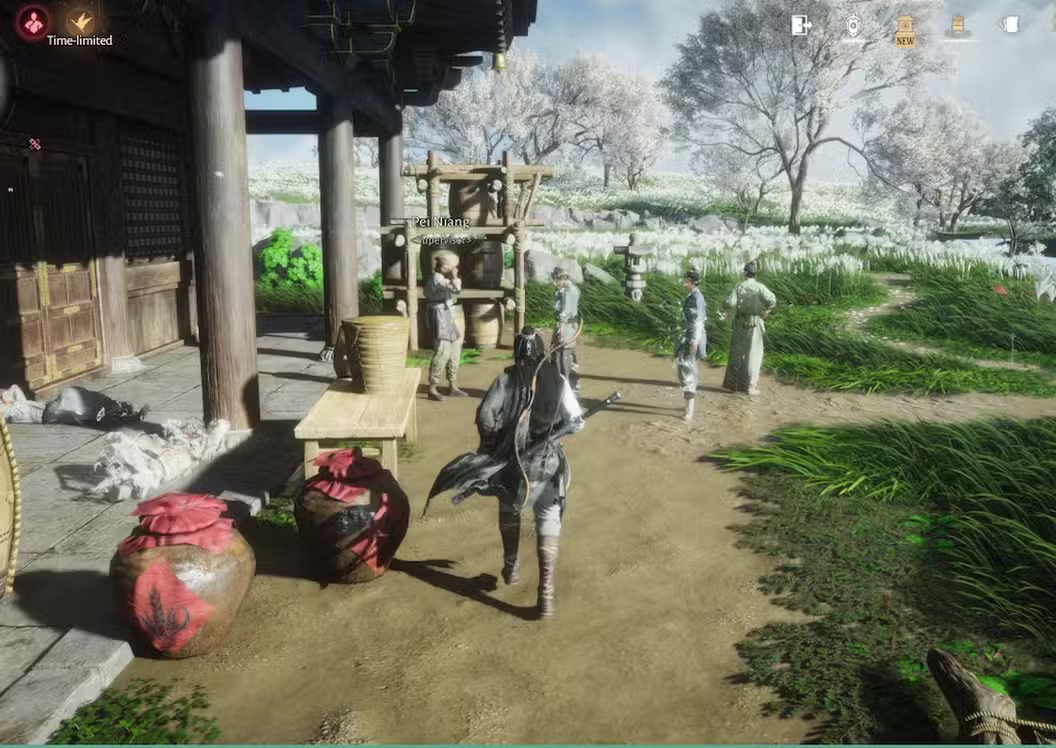This screenshot has width=1056, height=748.
Task: Open the white scroll icon
Action: (1010, 24)
